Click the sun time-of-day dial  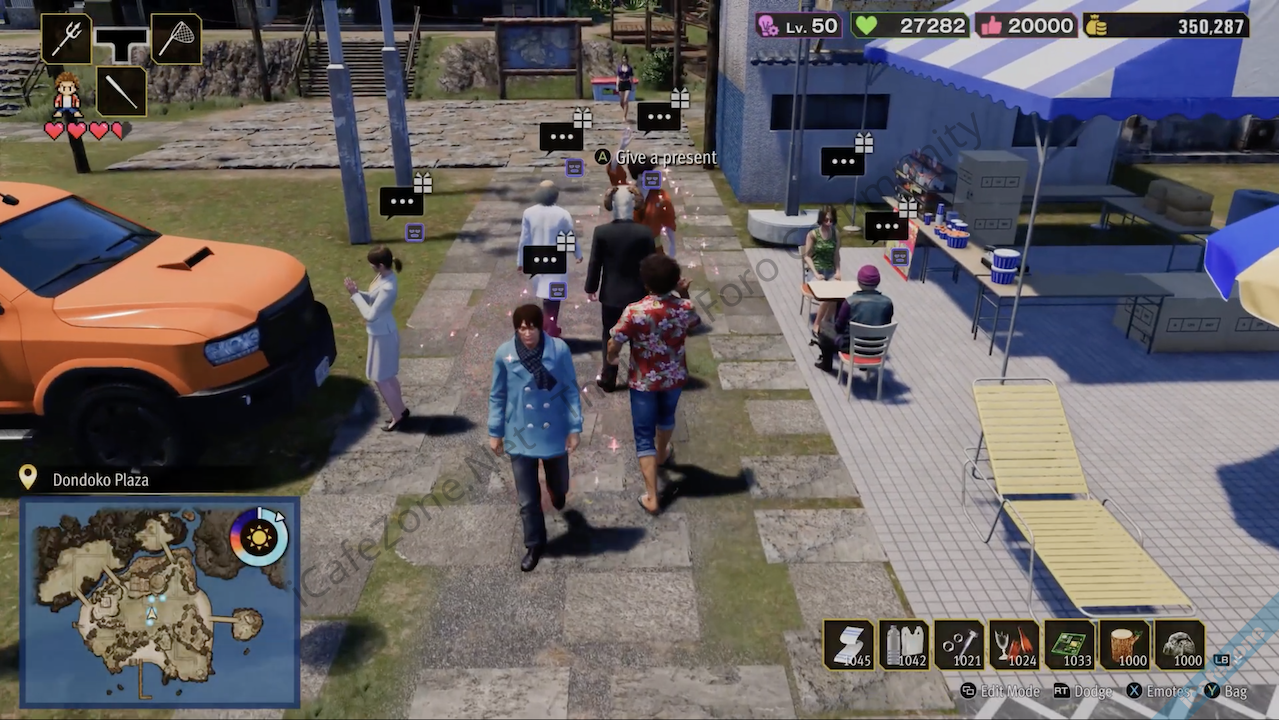[258, 537]
